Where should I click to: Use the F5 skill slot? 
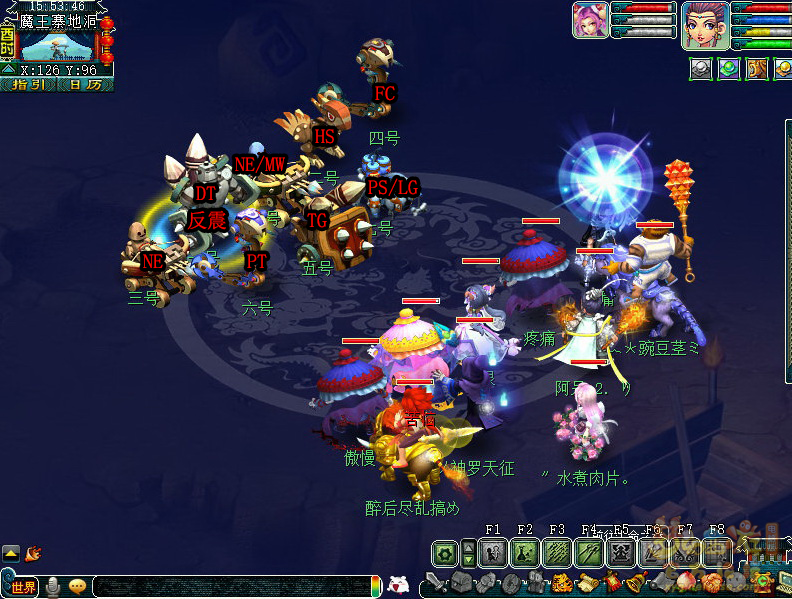pyautogui.click(x=621, y=553)
